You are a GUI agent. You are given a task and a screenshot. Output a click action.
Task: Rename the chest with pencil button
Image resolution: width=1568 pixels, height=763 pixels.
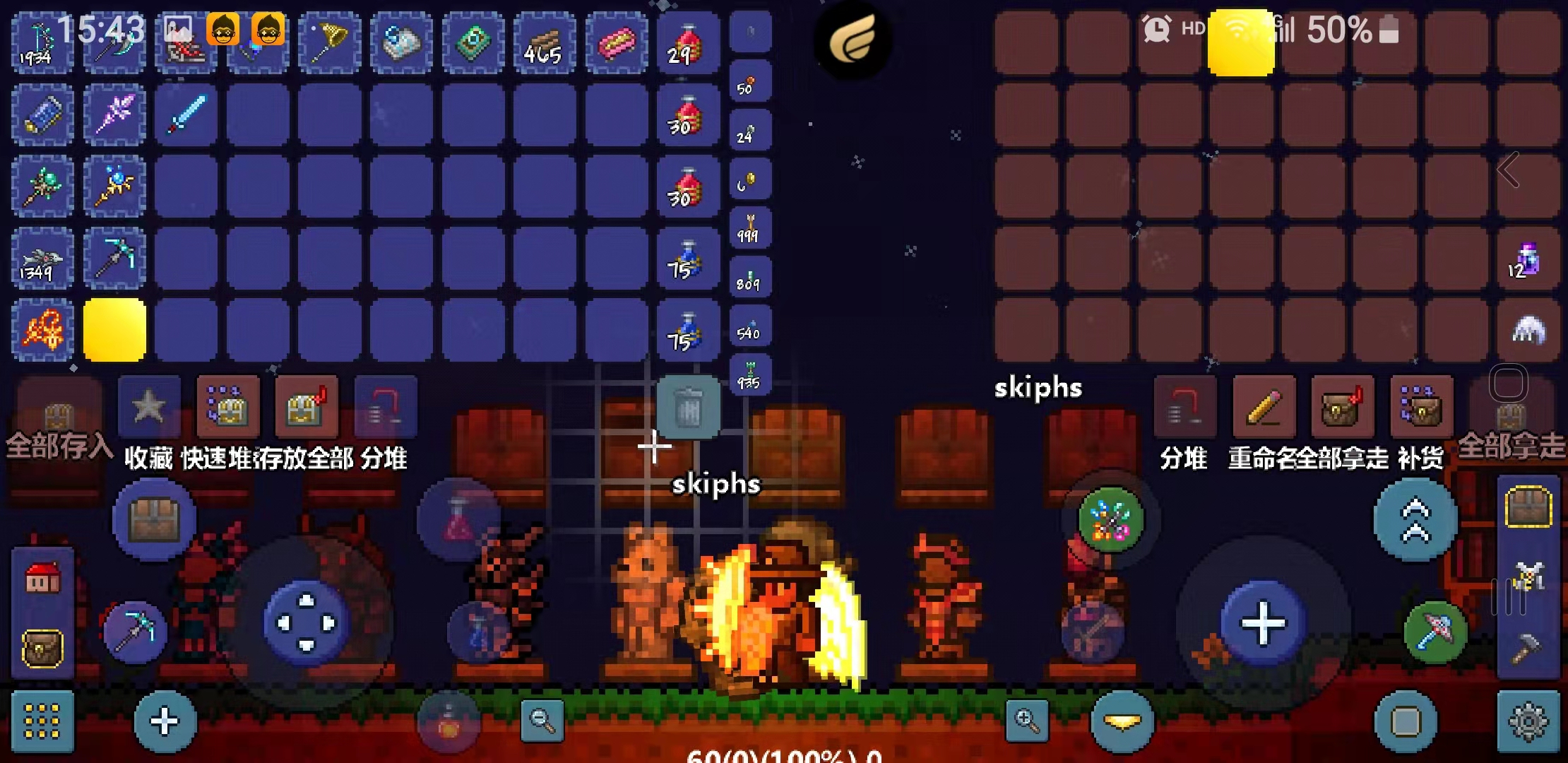[x=1264, y=407]
